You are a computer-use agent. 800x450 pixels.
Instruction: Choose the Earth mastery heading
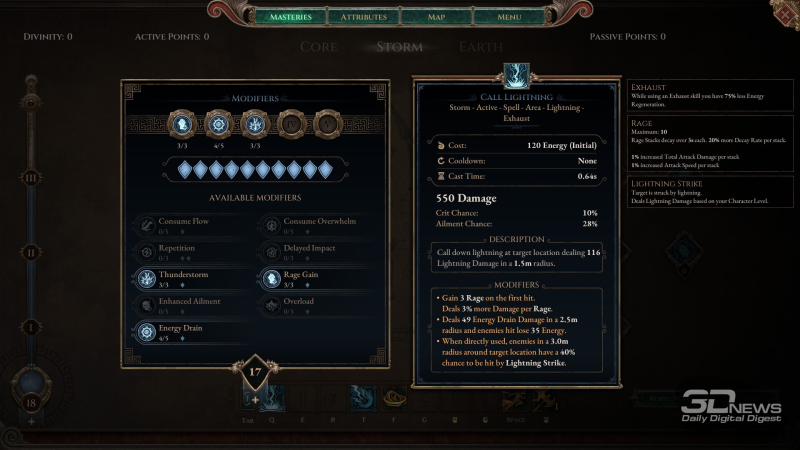(x=480, y=46)
